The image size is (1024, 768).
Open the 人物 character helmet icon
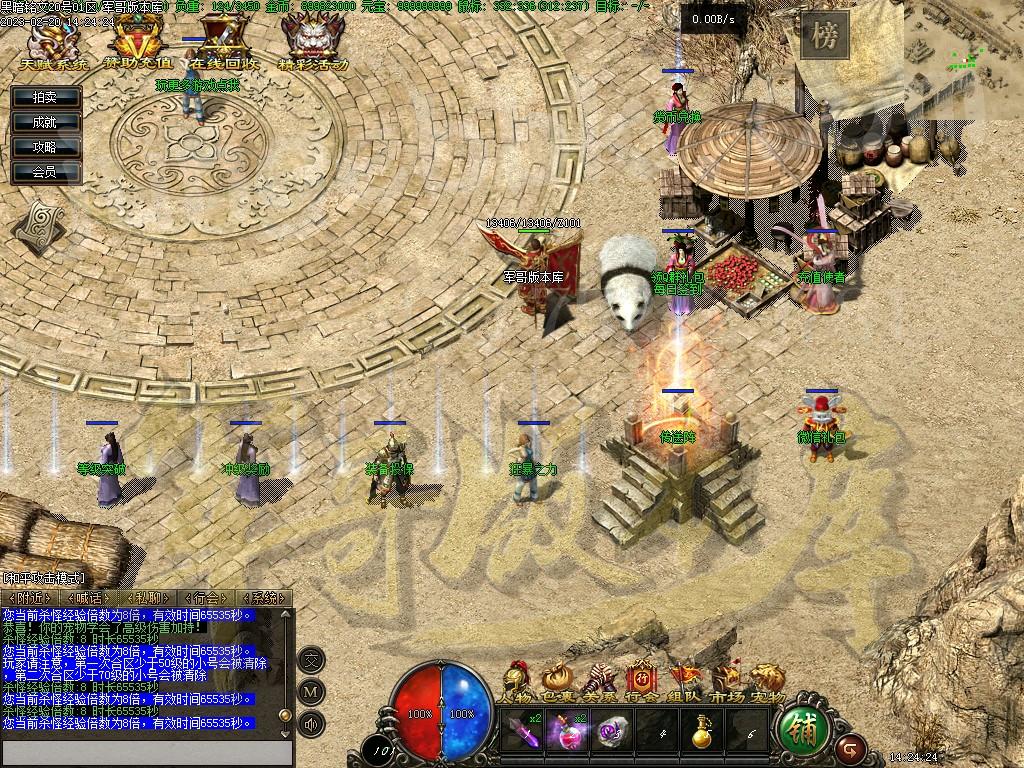coord(517,681)
